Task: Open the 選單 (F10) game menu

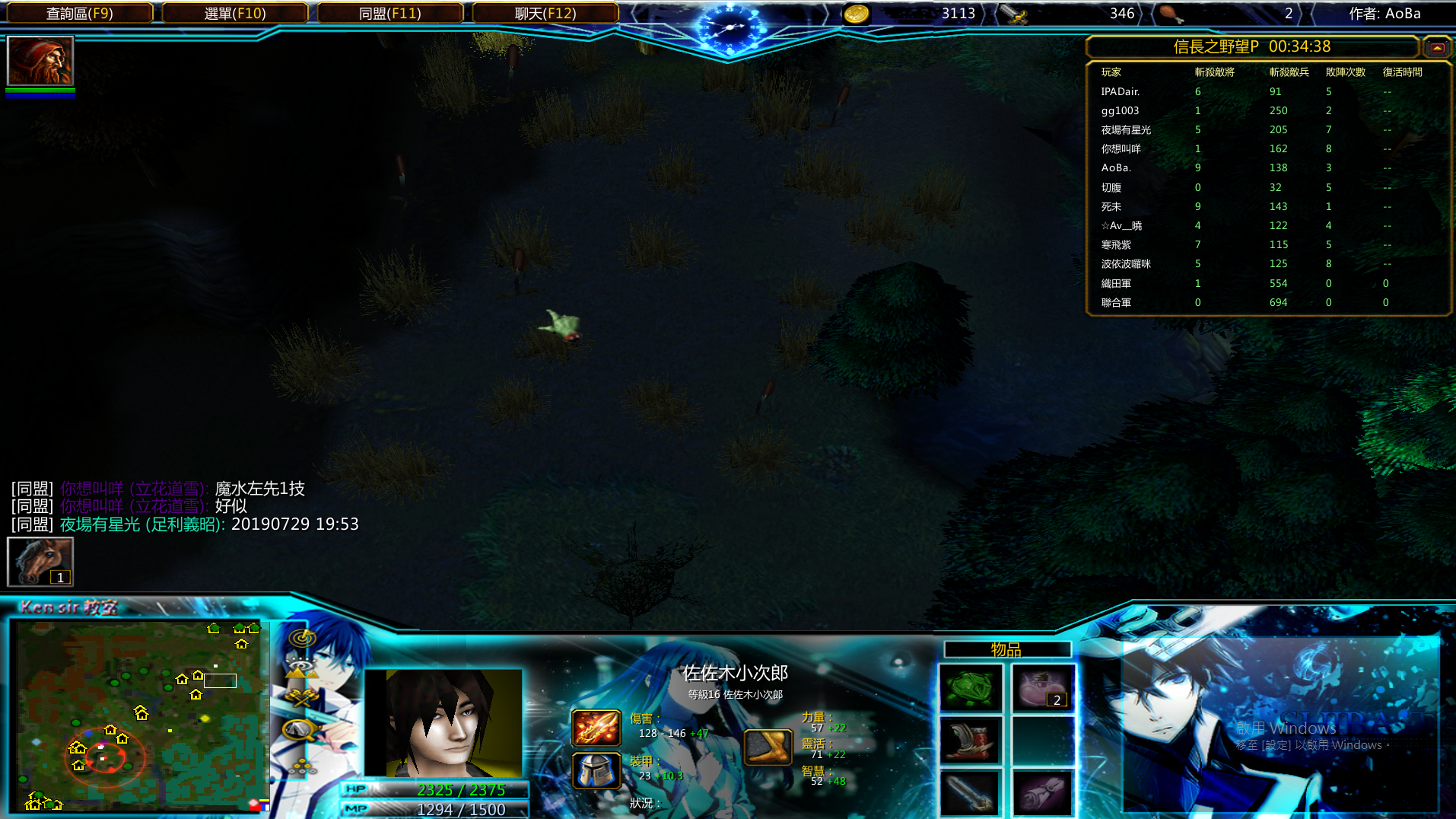Action: pyautogui.click(x=235, y=13)
